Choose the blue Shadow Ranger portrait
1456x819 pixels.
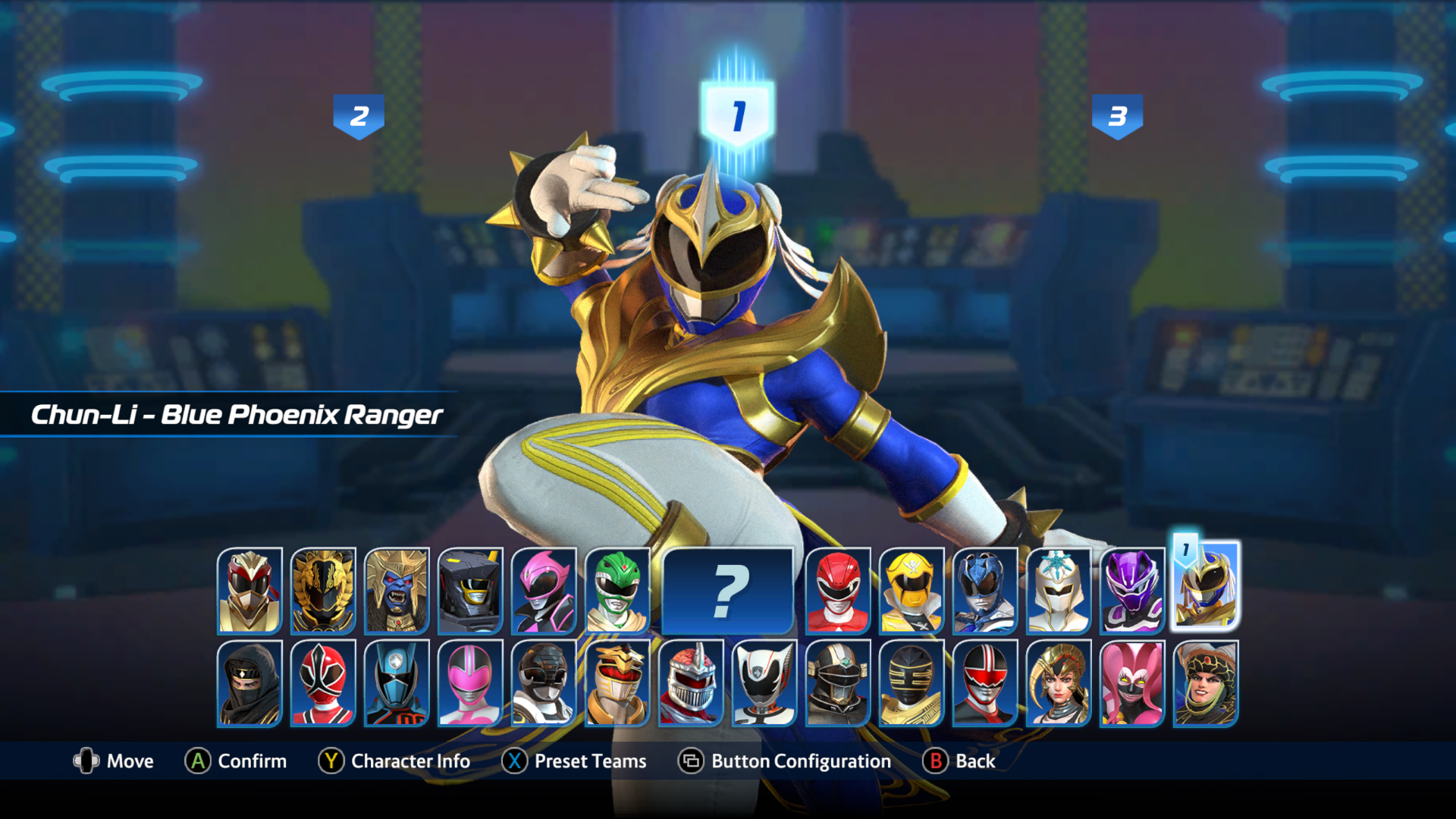coord(397,683)
